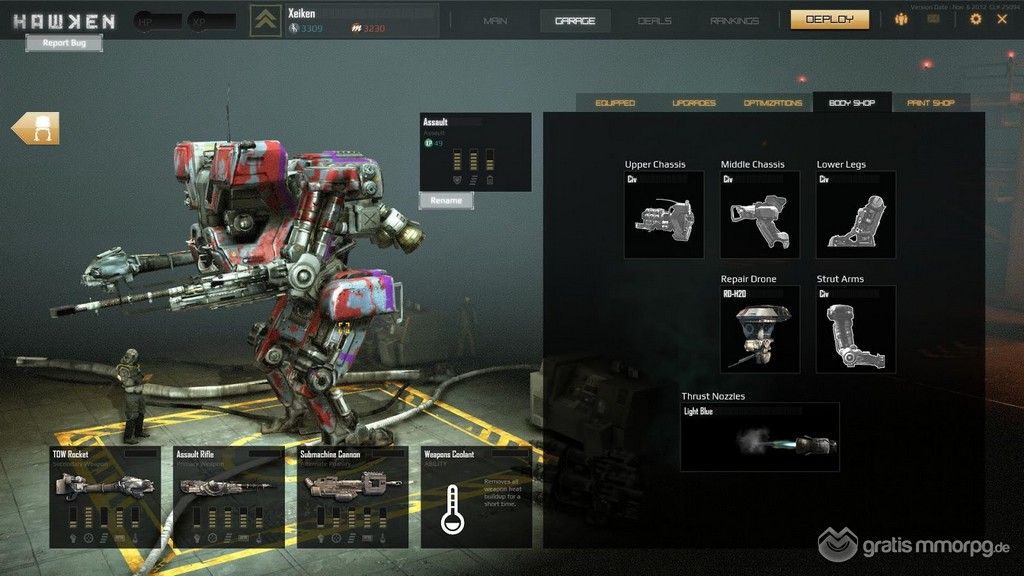Open the Rankings tab
This screenshot has height=576, width=1024.
737,20
